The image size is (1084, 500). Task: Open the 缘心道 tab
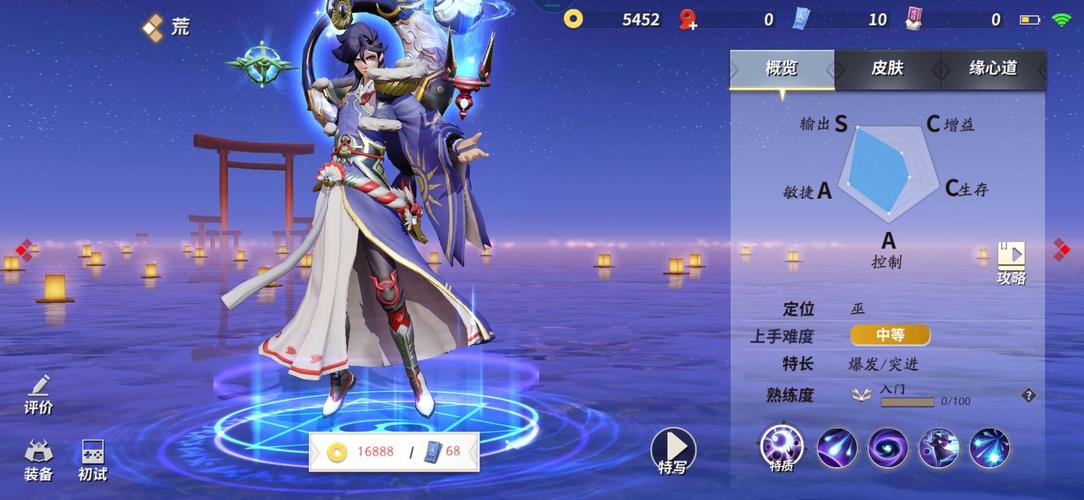[992, 69]
